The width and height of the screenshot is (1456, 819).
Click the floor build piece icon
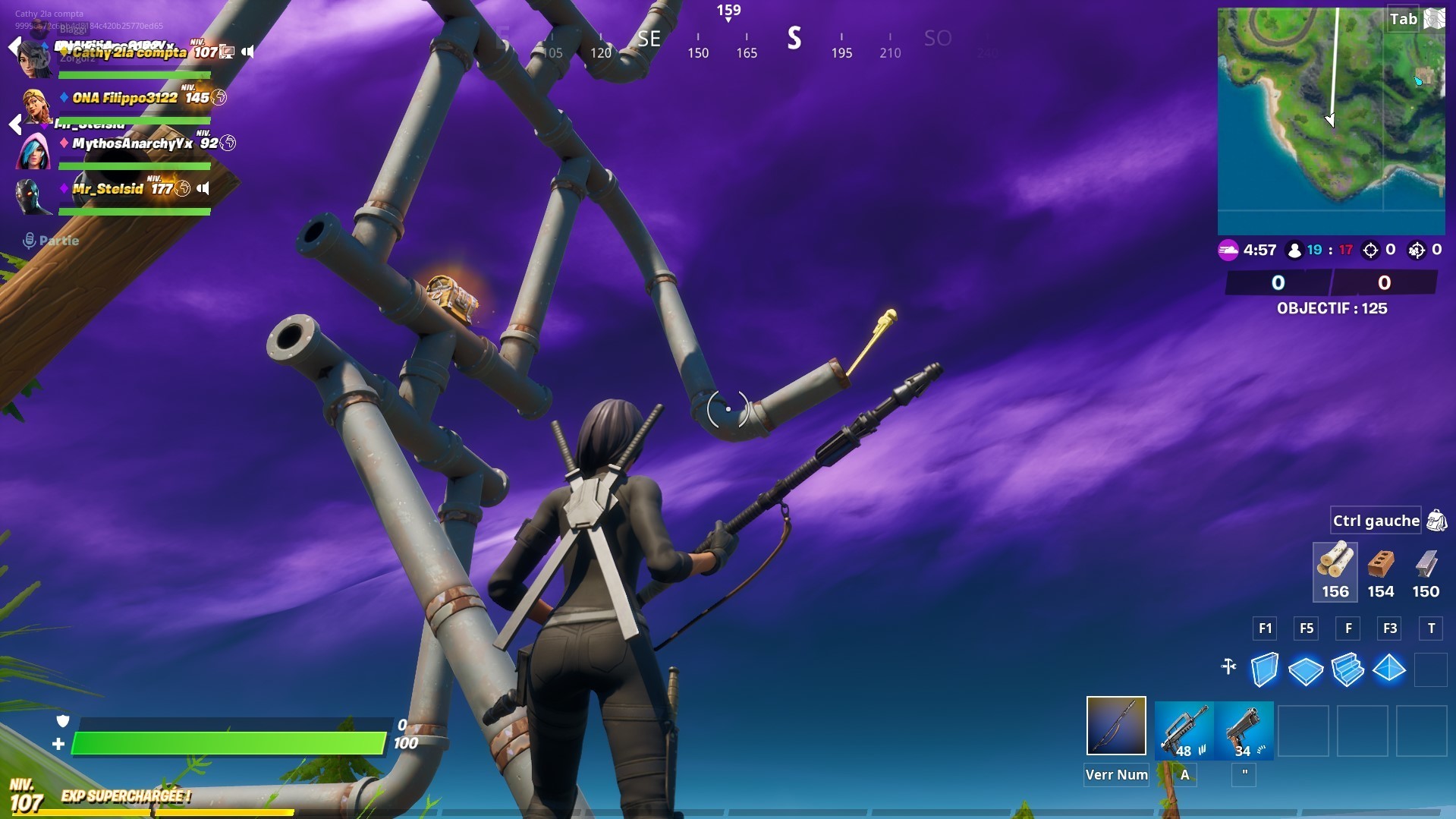pyautogui.click(x=1307, y=669)
